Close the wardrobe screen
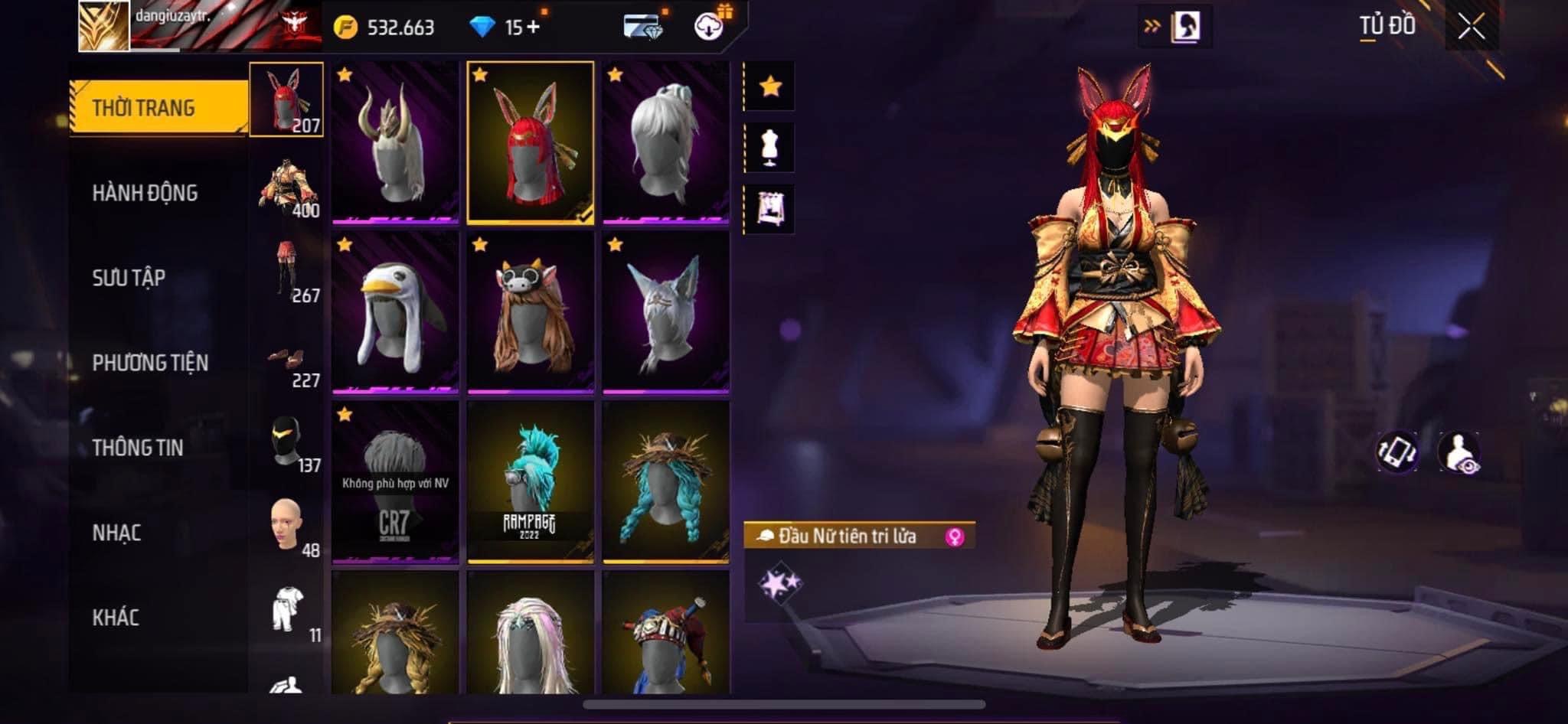This screenshot has height=724, width=1568. pyautogui.click(x=1471, y=28)
